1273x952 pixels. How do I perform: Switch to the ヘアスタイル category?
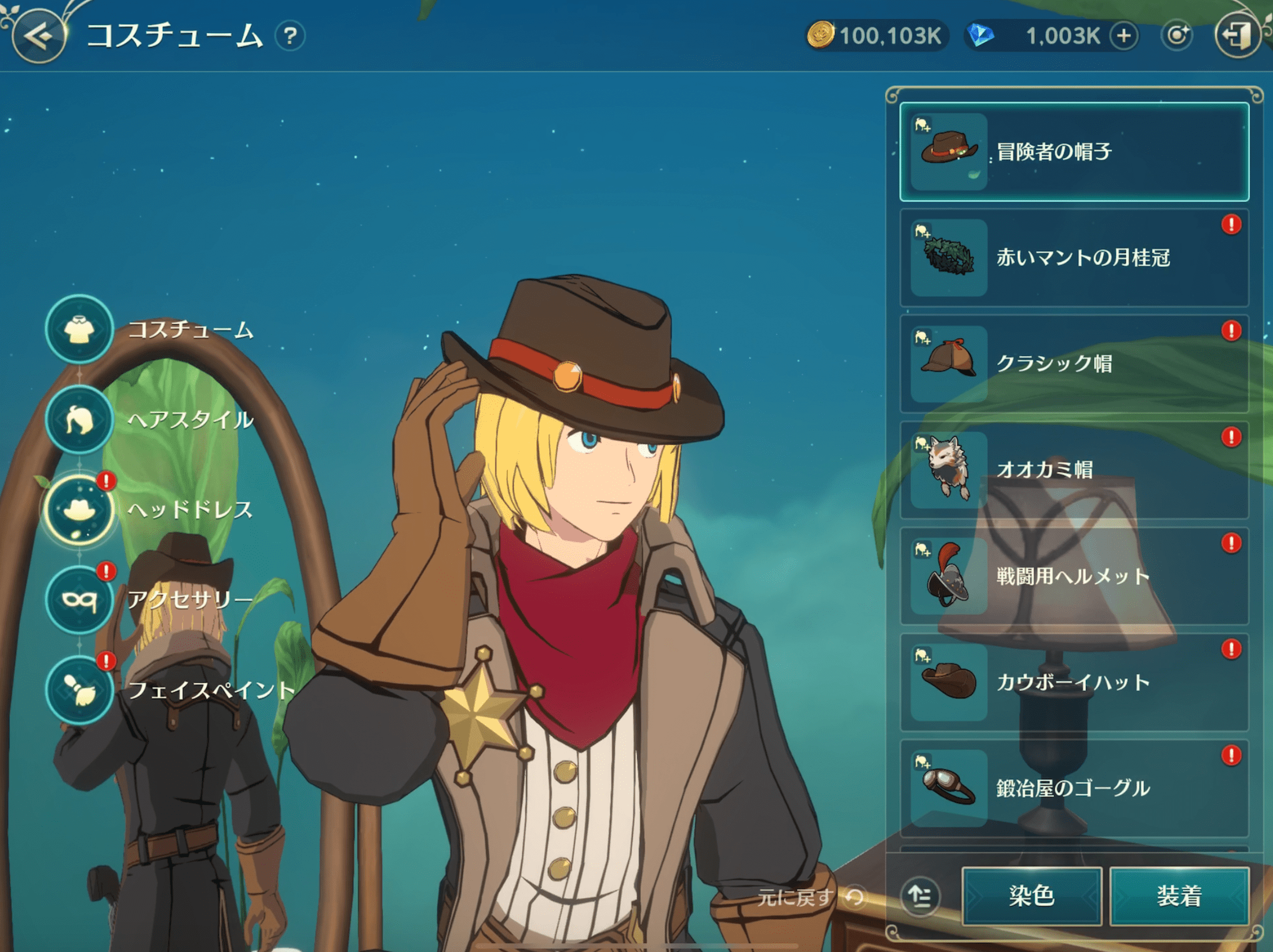coord(79,420)
